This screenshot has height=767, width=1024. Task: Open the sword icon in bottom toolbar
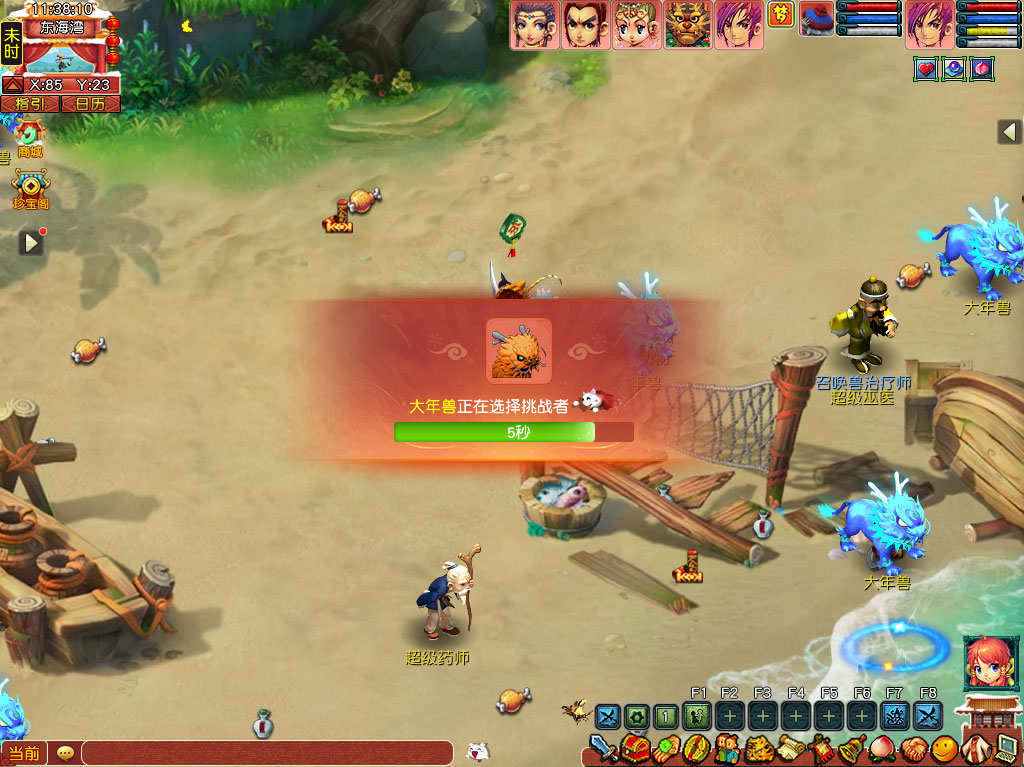tap(602, 748)
